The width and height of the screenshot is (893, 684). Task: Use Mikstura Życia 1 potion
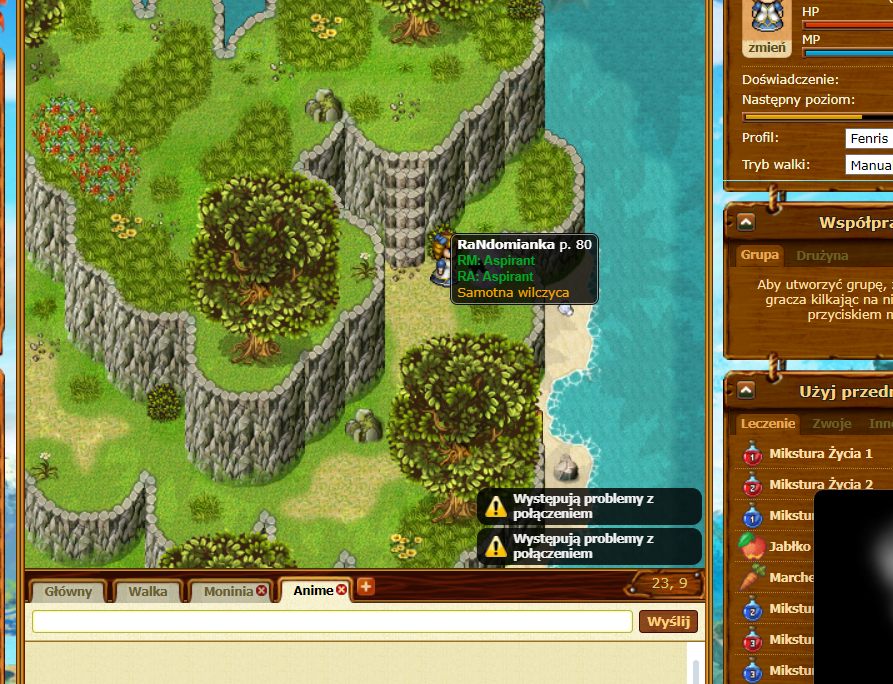[820, 454]
